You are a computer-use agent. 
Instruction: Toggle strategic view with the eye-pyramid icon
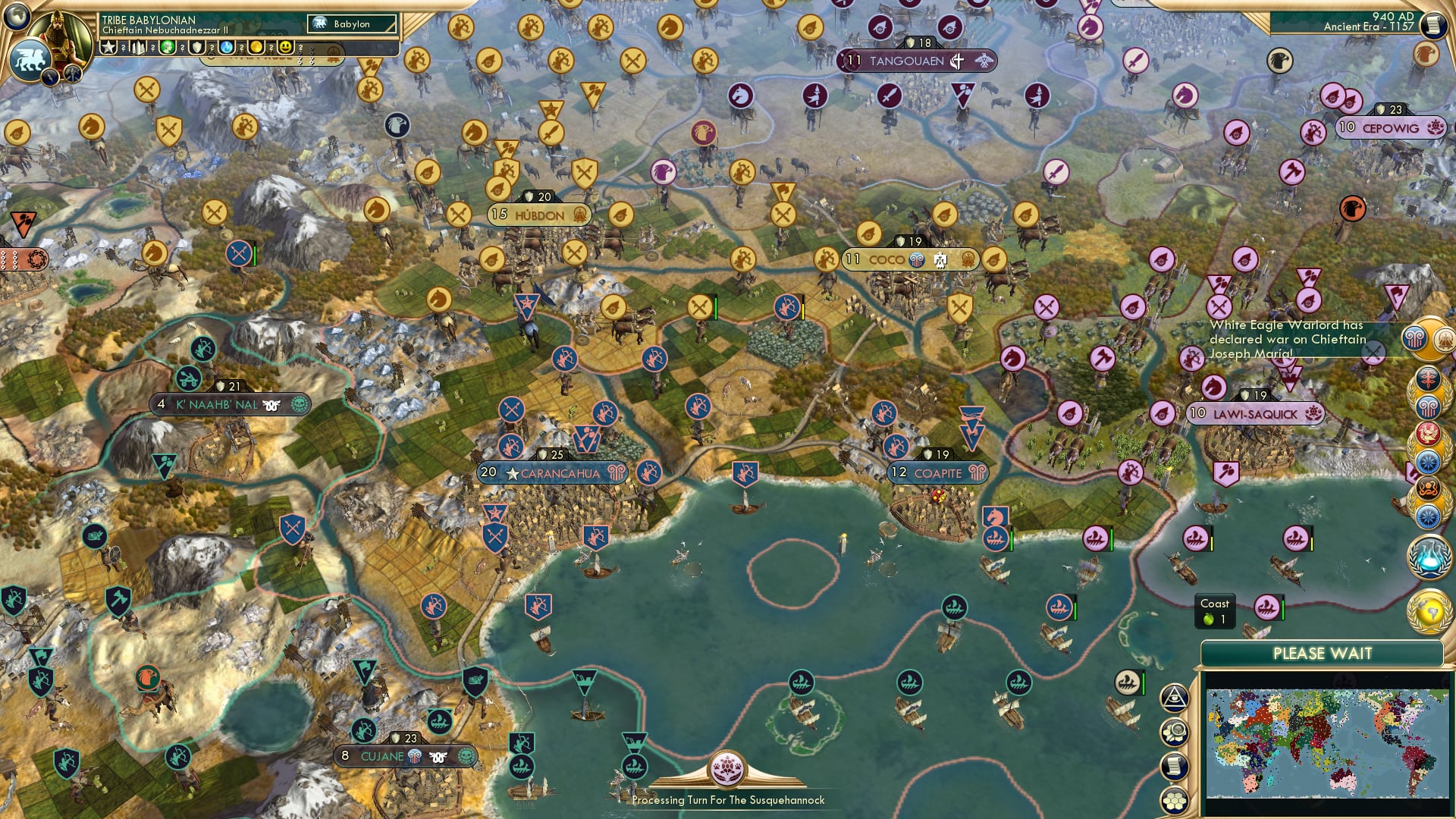(x=1175, y=698)
